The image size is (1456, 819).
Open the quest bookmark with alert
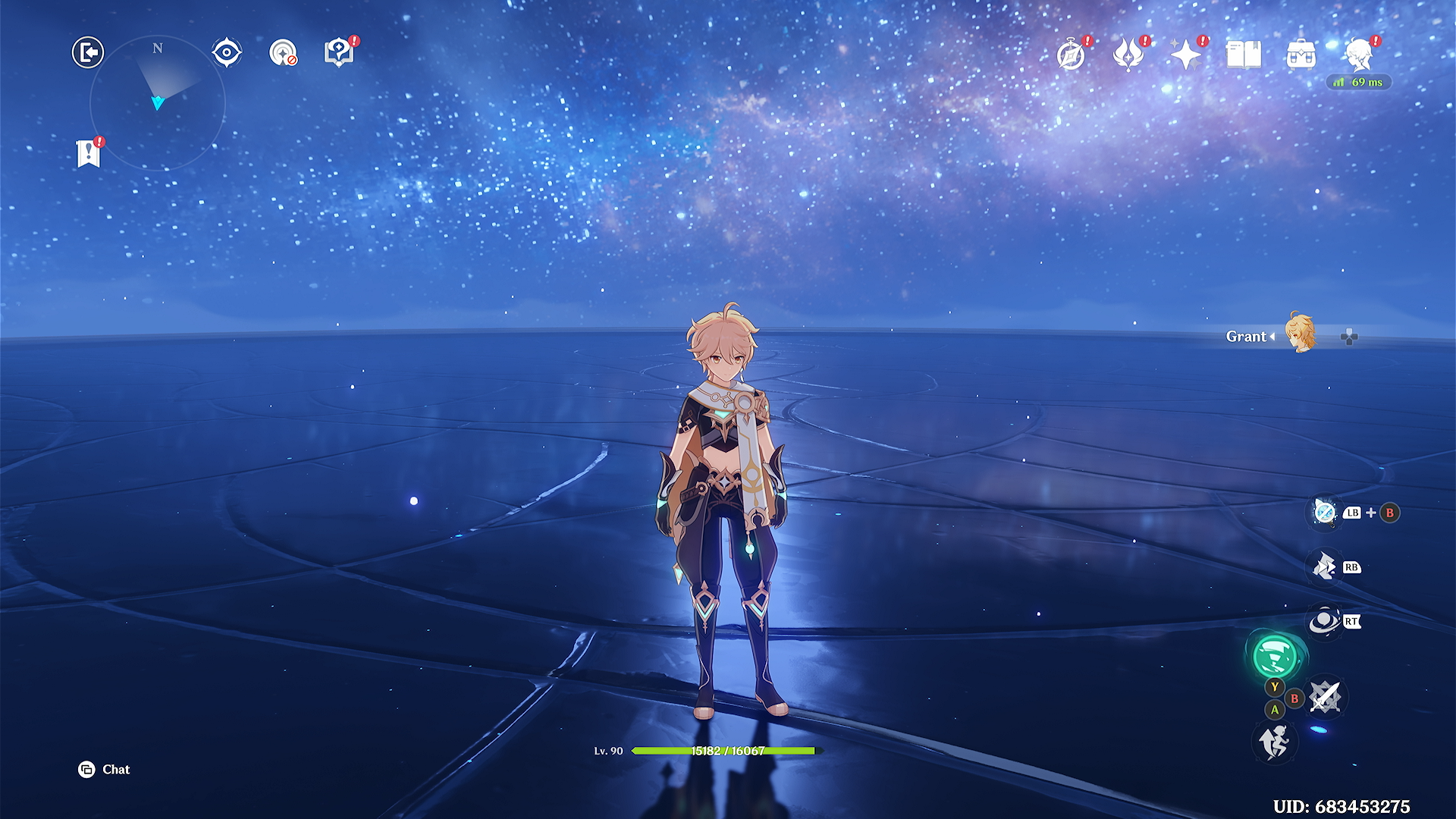coord(89,153)
